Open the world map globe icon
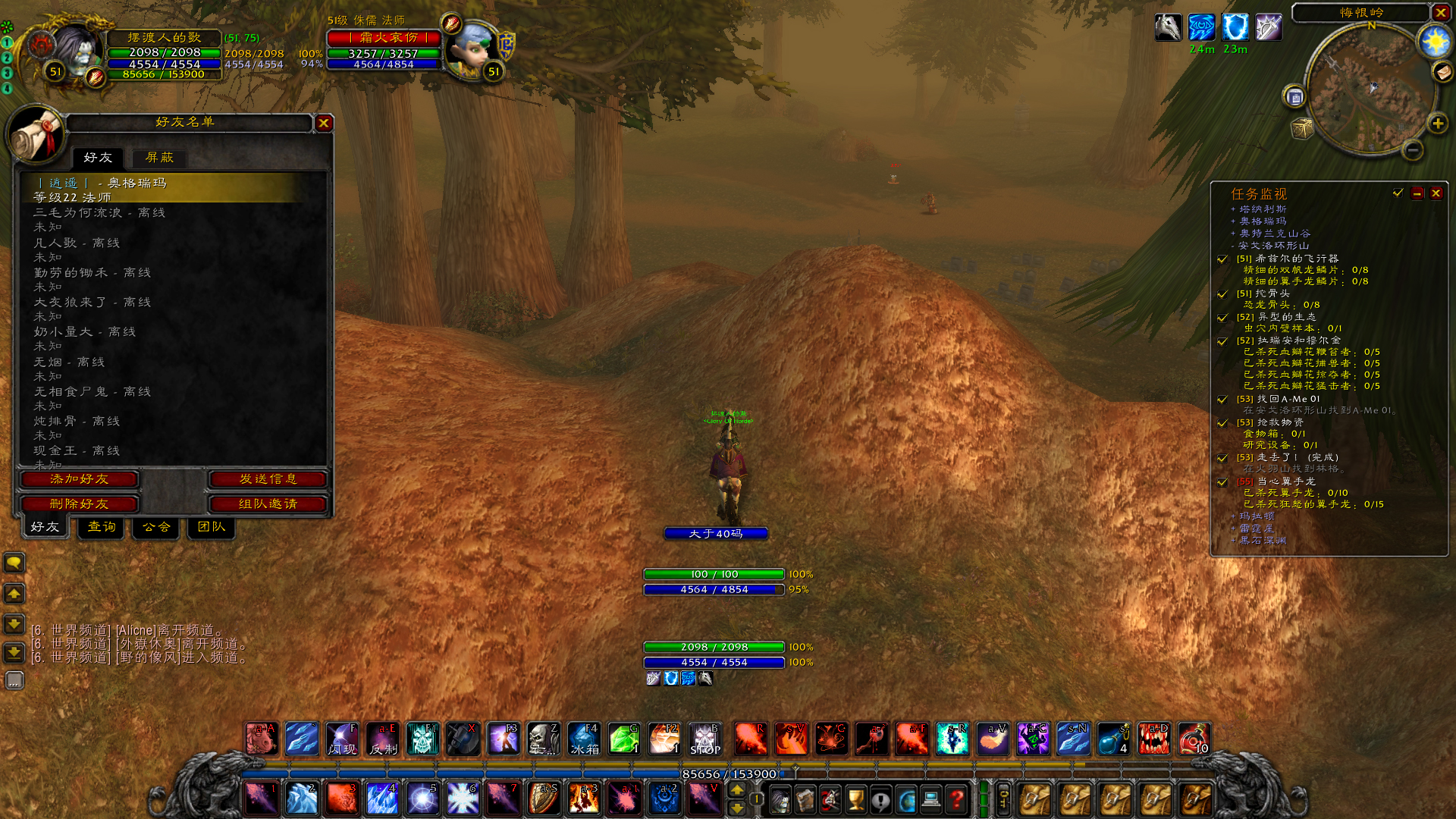 [907, 798]
